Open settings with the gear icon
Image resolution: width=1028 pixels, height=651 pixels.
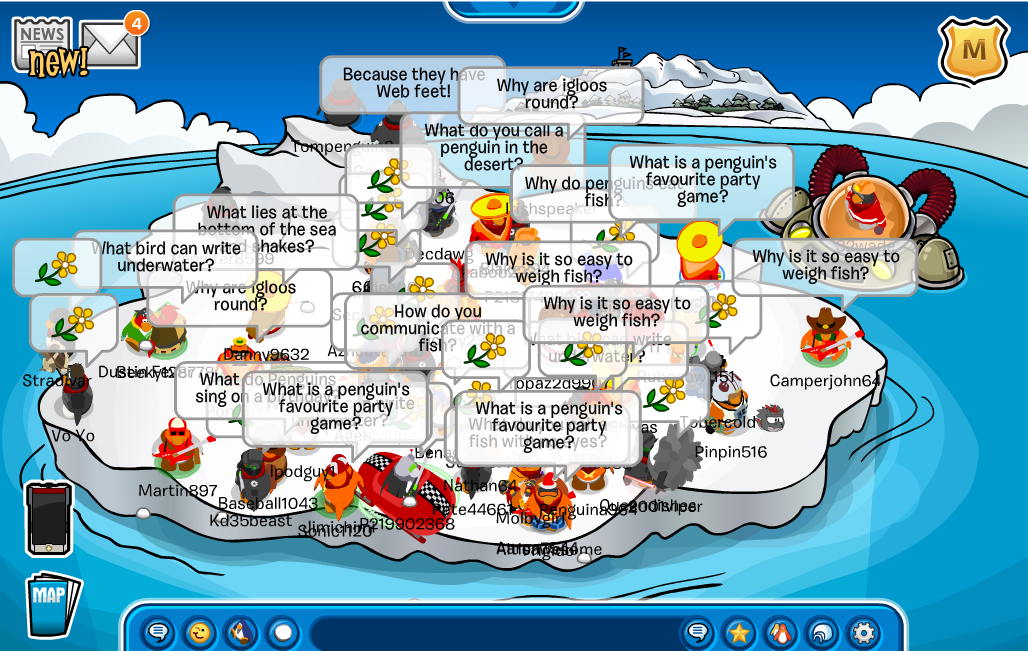click(x=863, y=632)
